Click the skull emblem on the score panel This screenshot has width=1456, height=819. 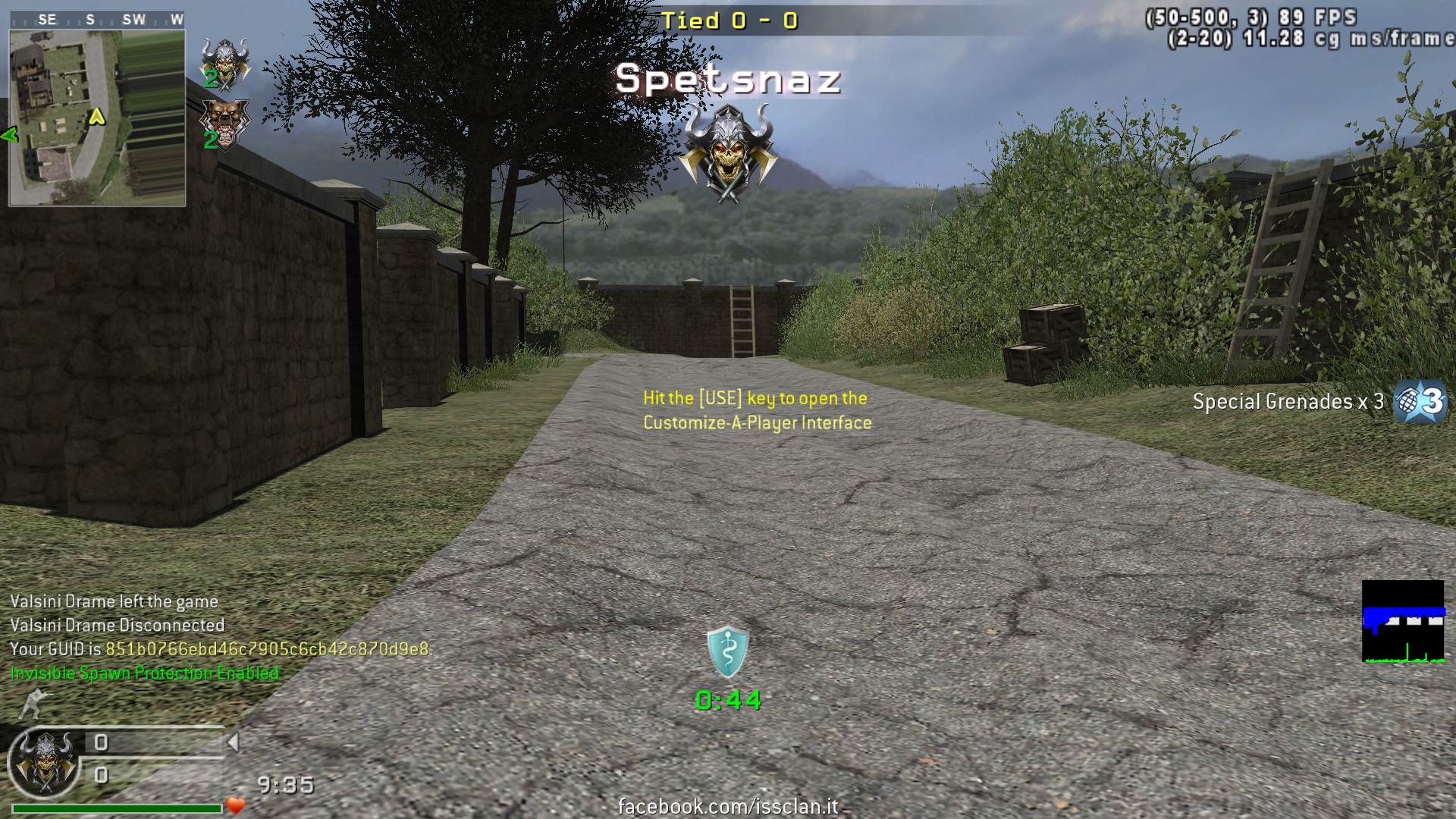point(47,761)
